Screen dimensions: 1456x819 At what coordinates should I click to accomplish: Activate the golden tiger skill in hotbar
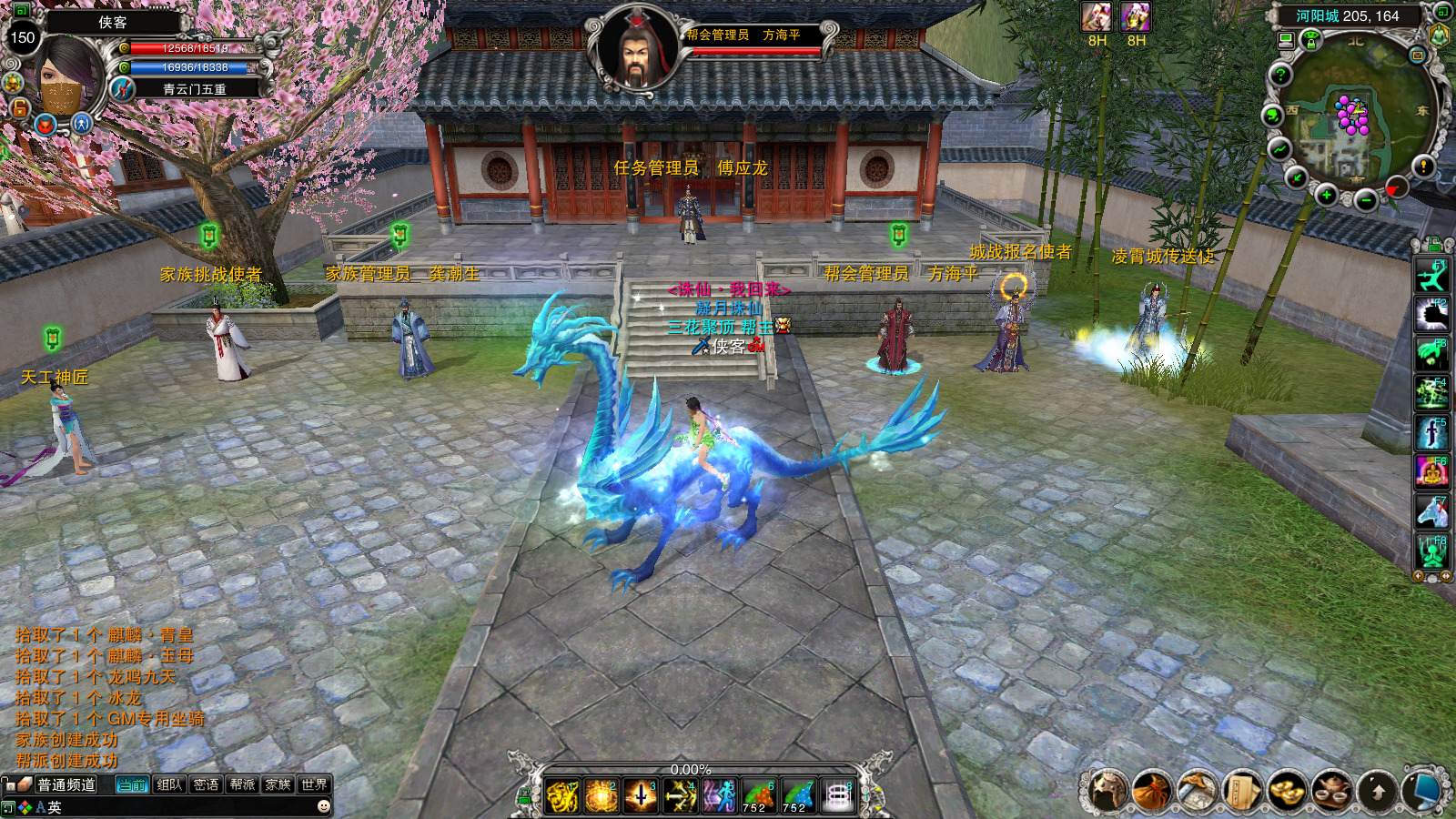[562, 797]
